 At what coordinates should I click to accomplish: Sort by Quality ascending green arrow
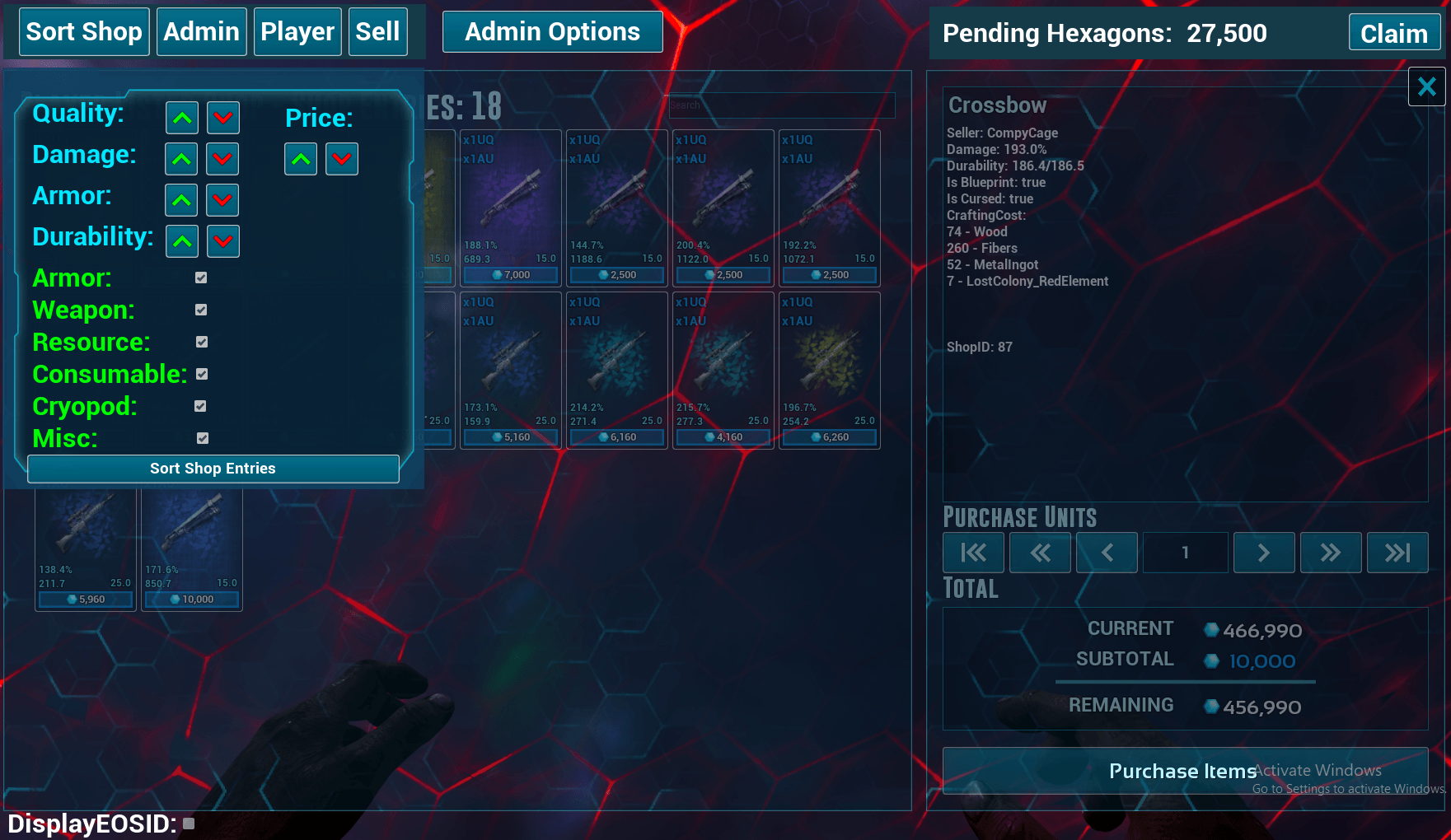[x=182, y=118]
